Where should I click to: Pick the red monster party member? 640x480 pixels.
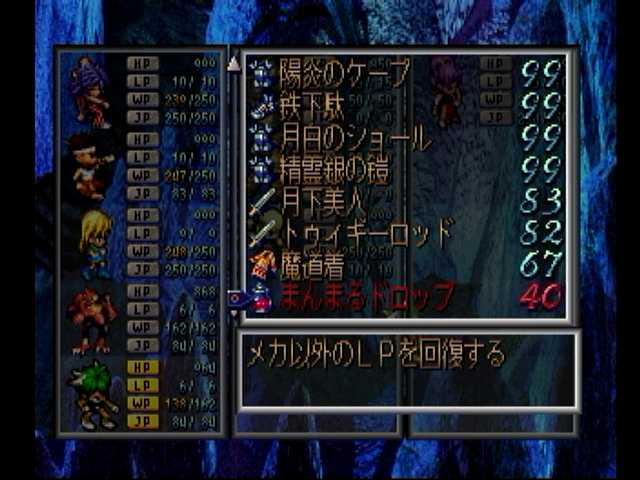point(90,318)
